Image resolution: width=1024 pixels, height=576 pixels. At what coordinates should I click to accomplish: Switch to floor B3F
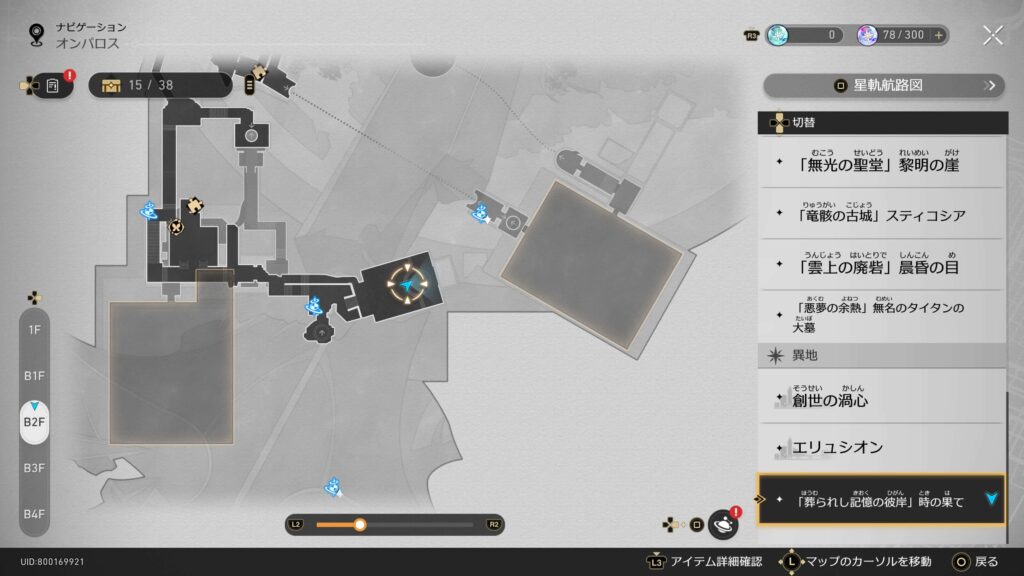point(34,467)
